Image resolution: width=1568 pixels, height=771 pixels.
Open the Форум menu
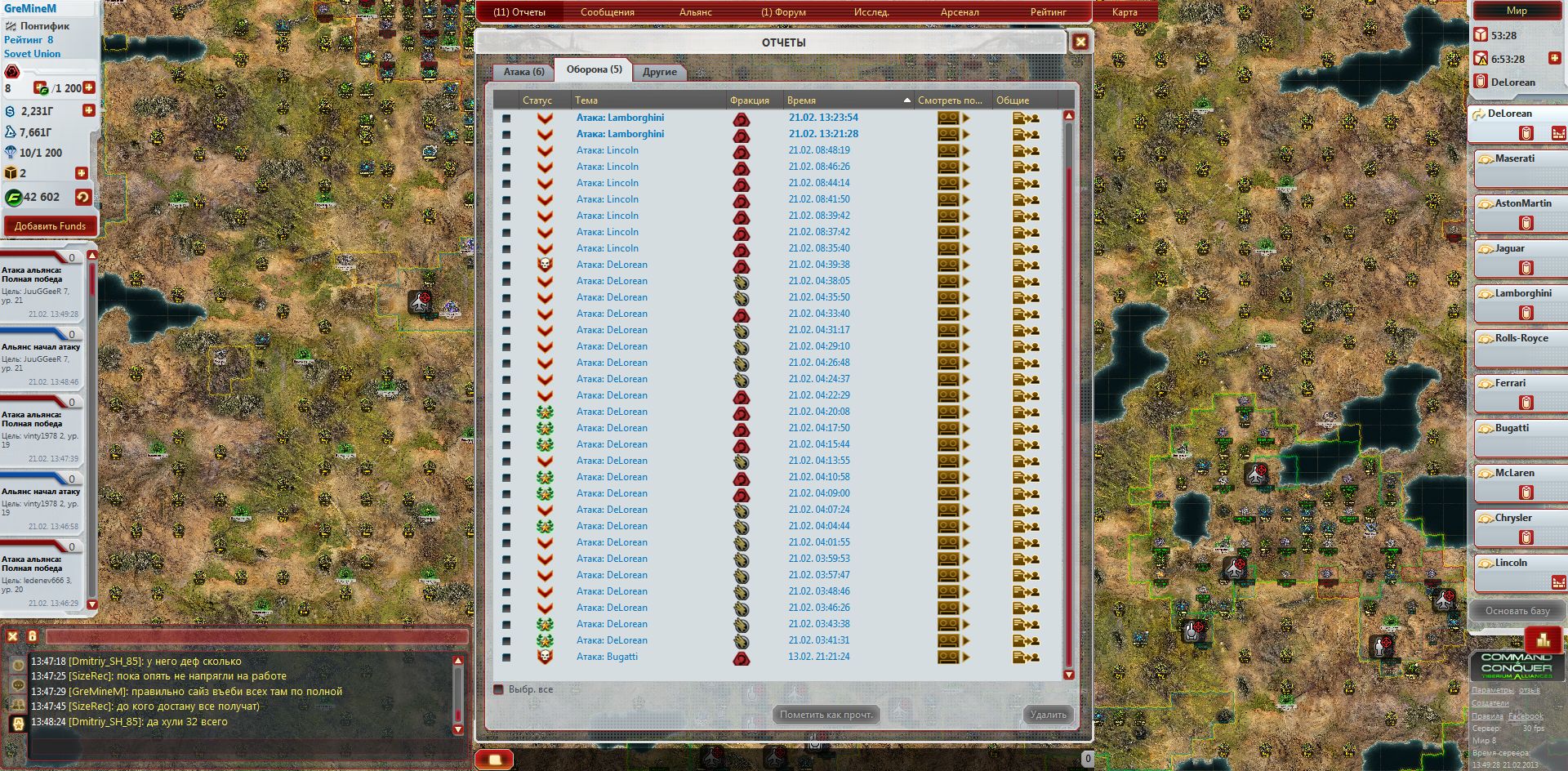[783, 12]
